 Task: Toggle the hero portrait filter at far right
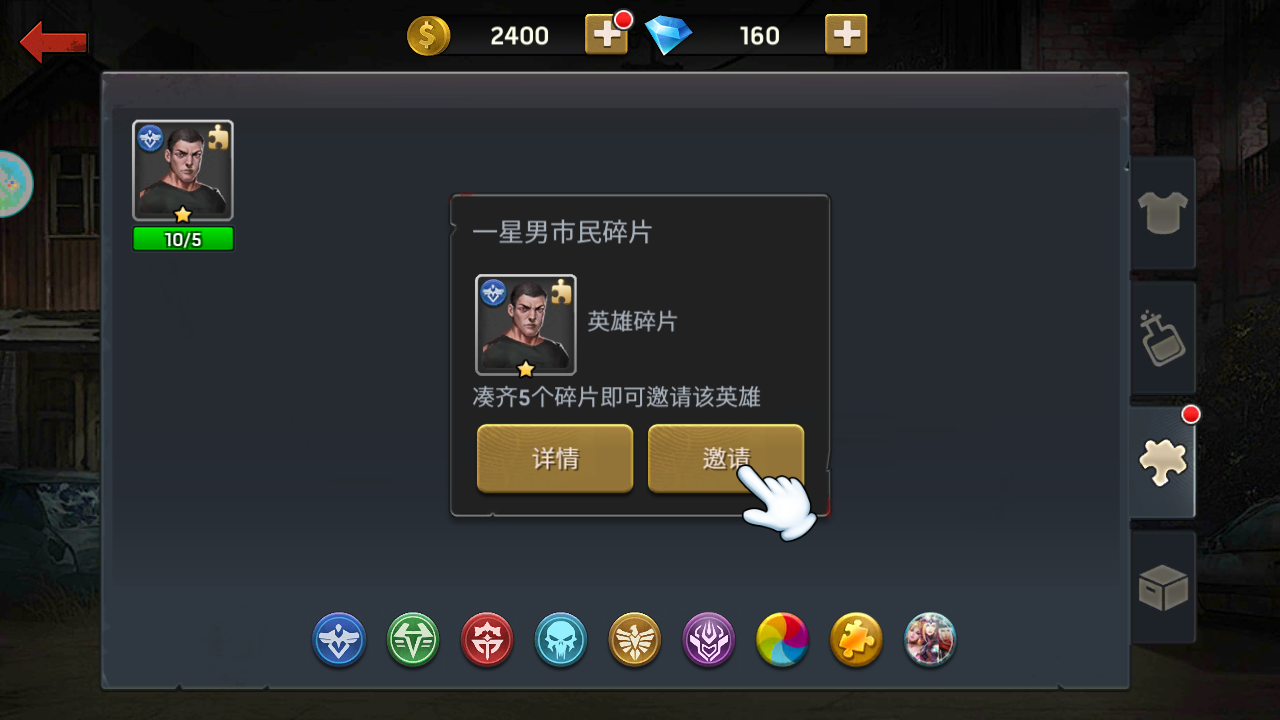929,640
